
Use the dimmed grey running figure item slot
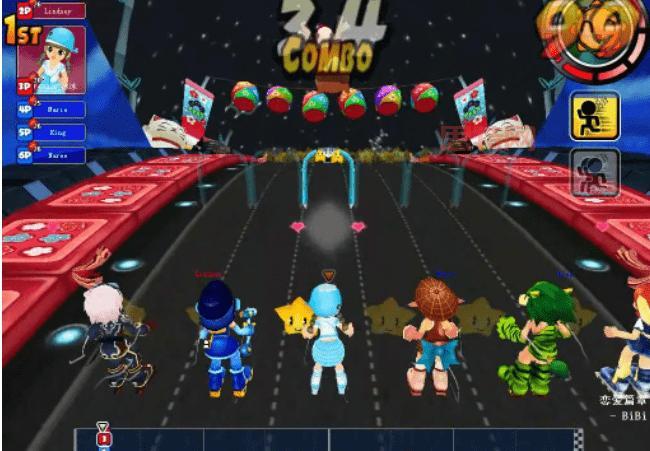594,172
